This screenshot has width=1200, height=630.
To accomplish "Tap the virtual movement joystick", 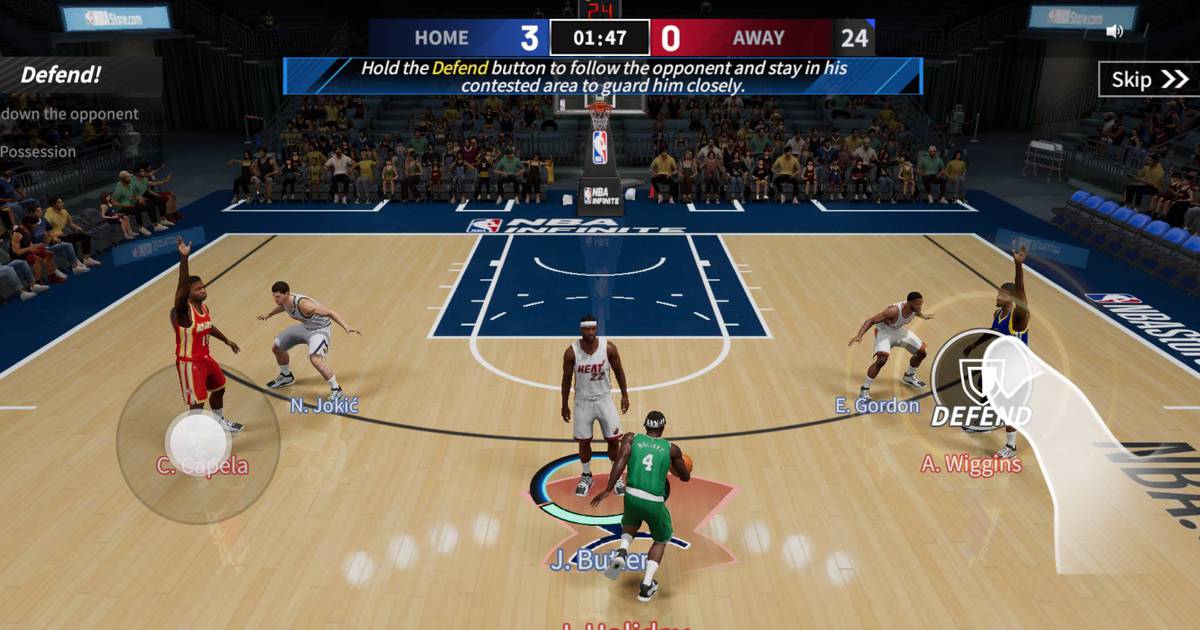I will [198, 442].
